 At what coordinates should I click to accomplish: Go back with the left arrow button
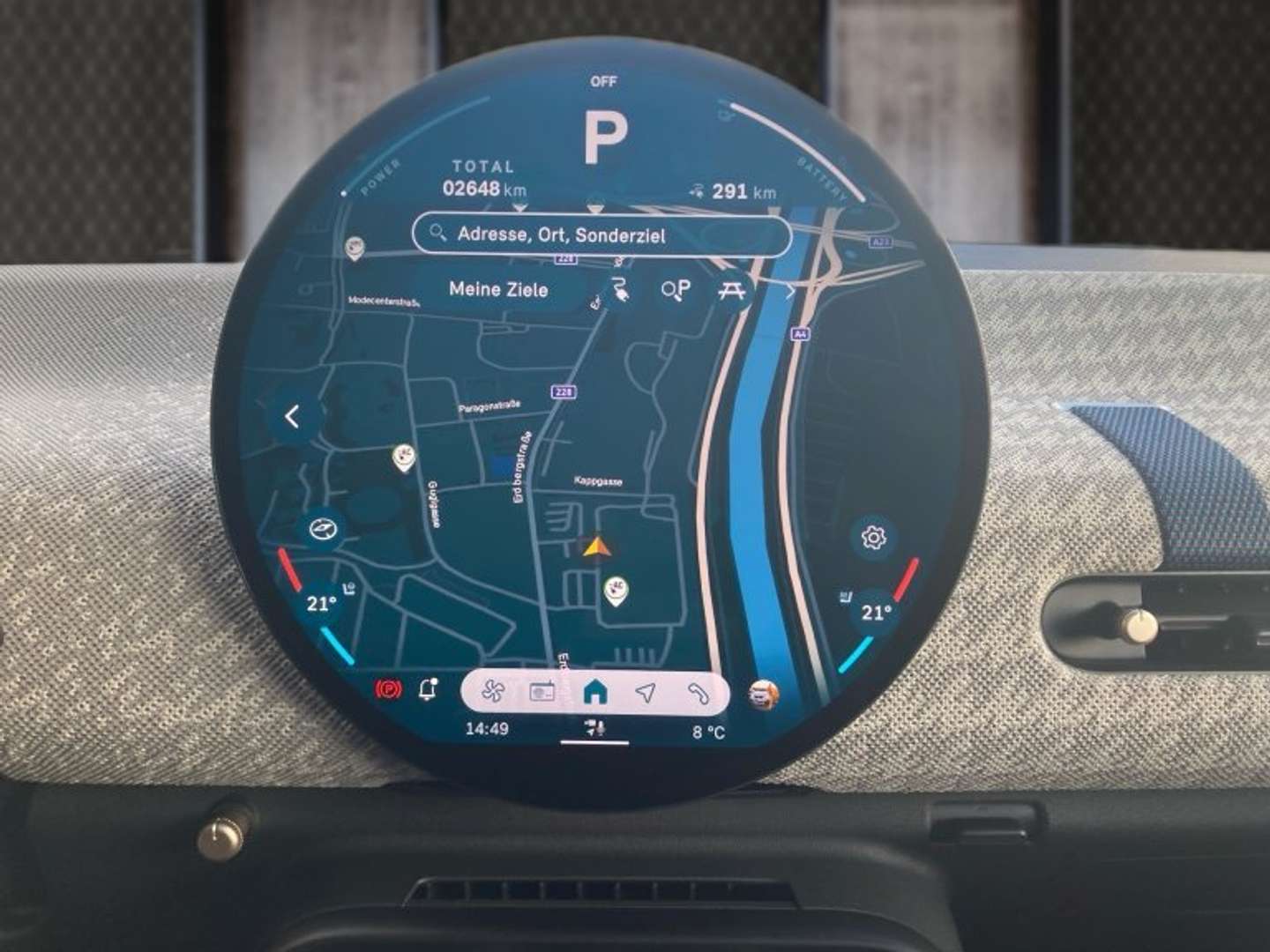pyautogui.click(x=293, y=416)
